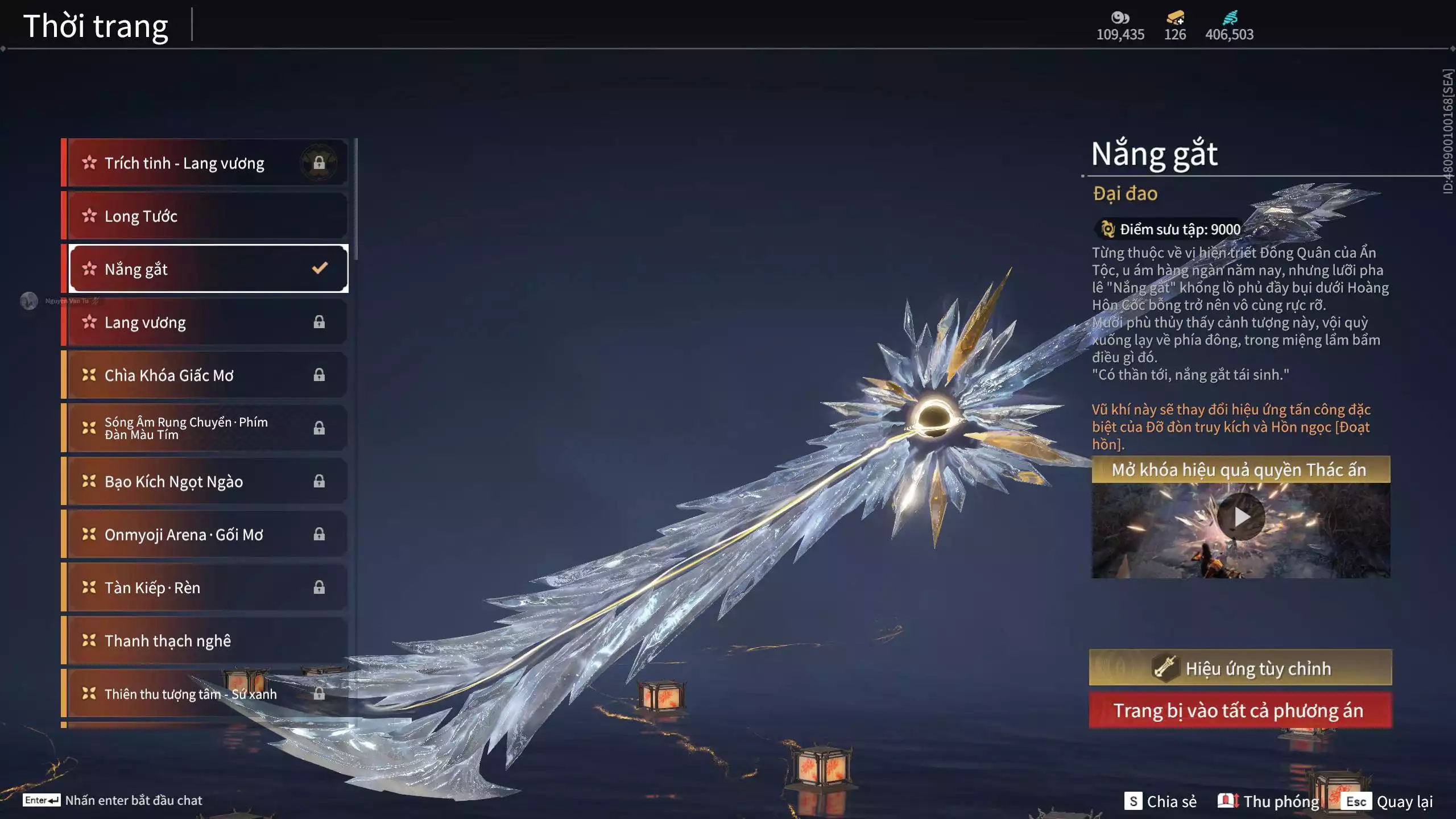The height and width of the screenshot is (819, 1456).
Task: Pick Onmyoji Arena Gối Mơ skin
Action: [x=205, y=535]
